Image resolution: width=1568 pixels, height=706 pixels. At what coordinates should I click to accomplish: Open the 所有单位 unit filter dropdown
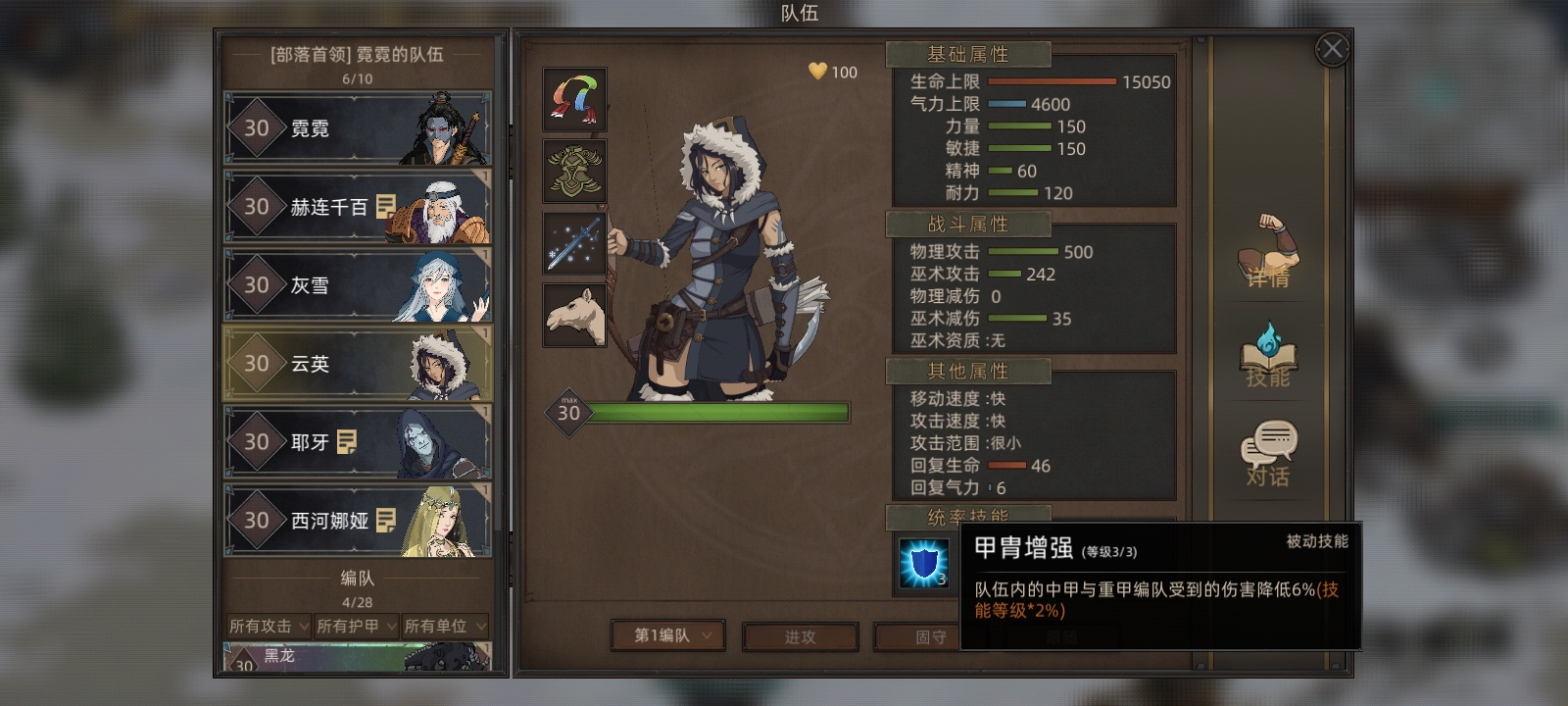pos(445,626)
